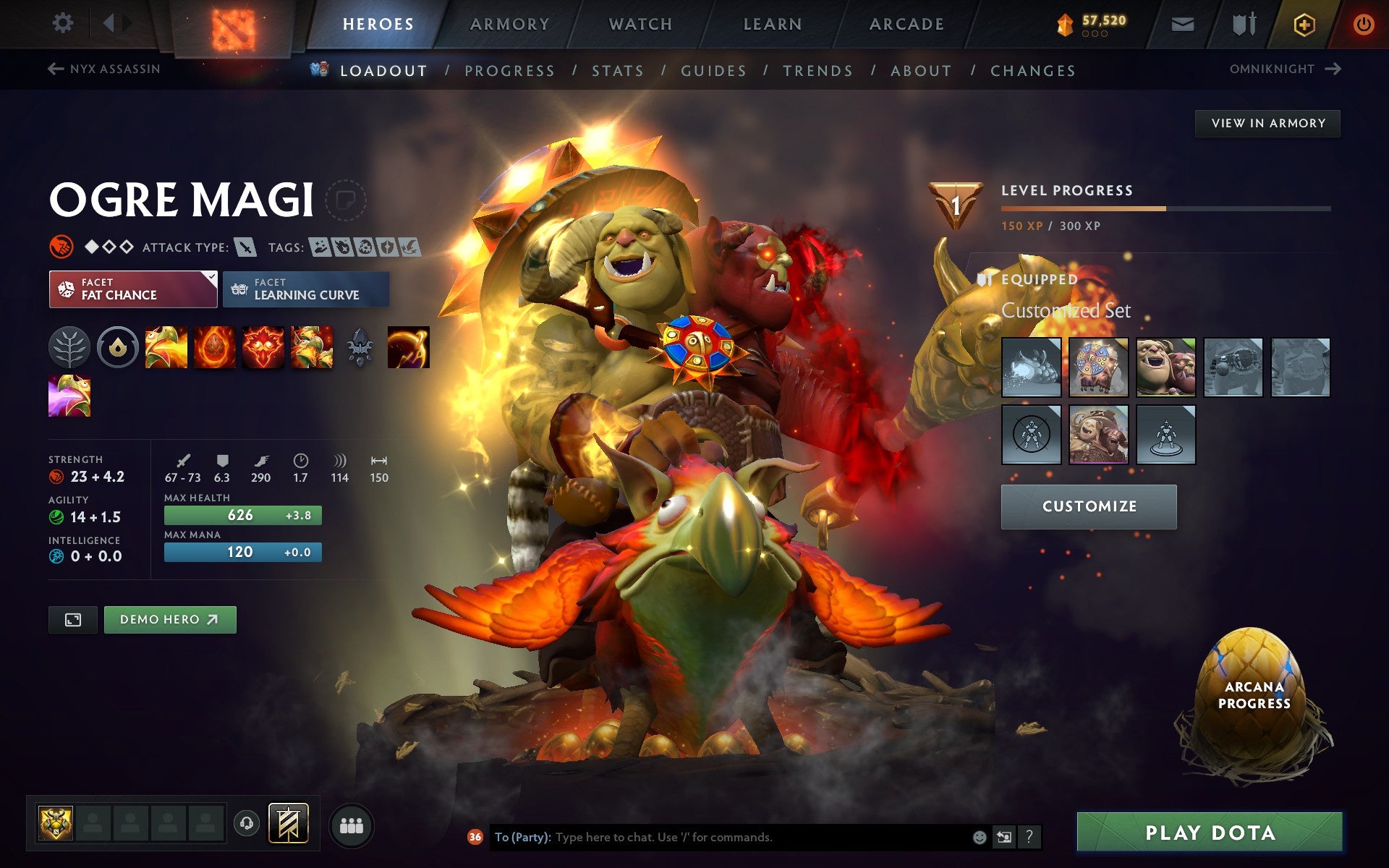Click the melee attack type sword icon

point(246,246)
